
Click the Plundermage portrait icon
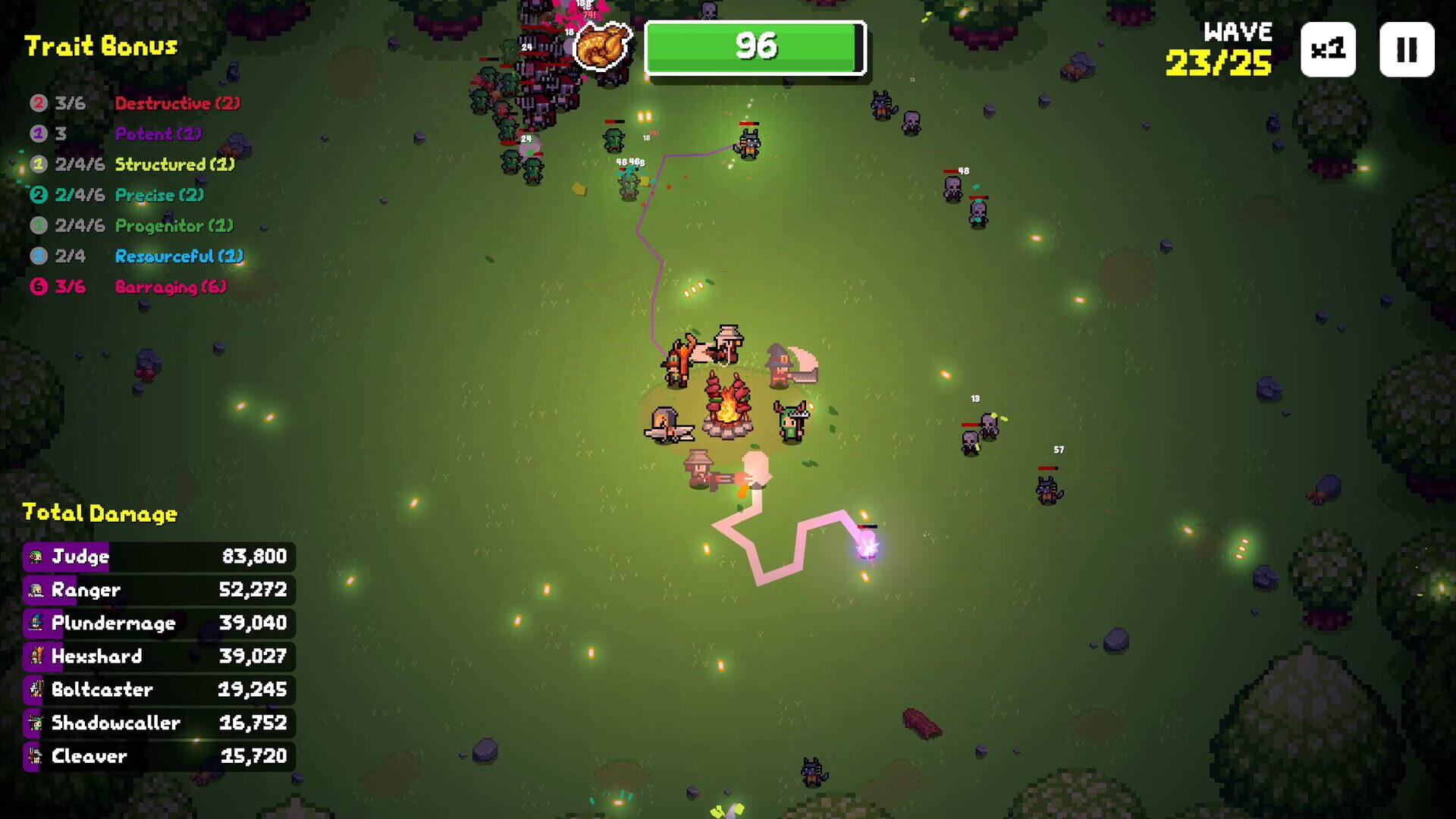pos(36,623)
